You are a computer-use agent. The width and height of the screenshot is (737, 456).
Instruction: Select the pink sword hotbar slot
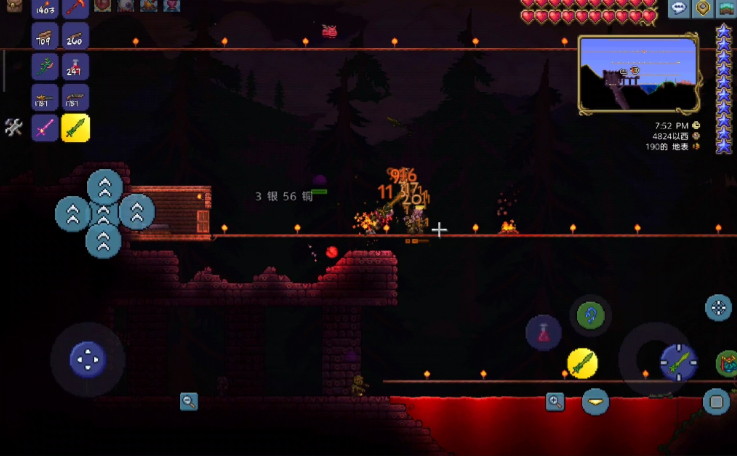[x=44, y=128]
